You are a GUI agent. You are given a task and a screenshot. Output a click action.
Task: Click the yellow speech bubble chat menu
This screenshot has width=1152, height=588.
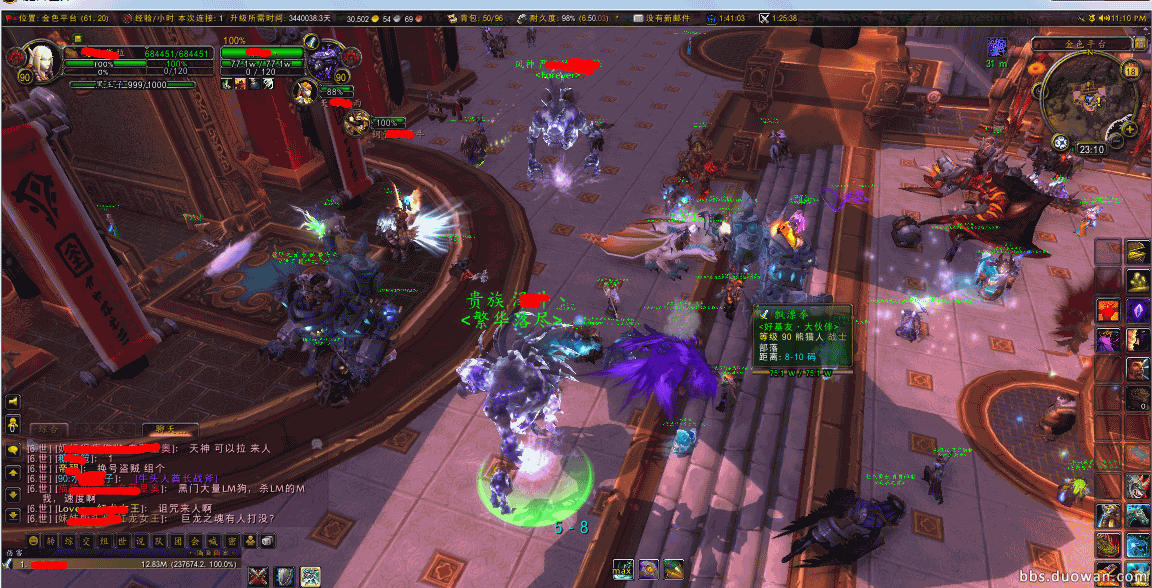[x=13, y=450]
